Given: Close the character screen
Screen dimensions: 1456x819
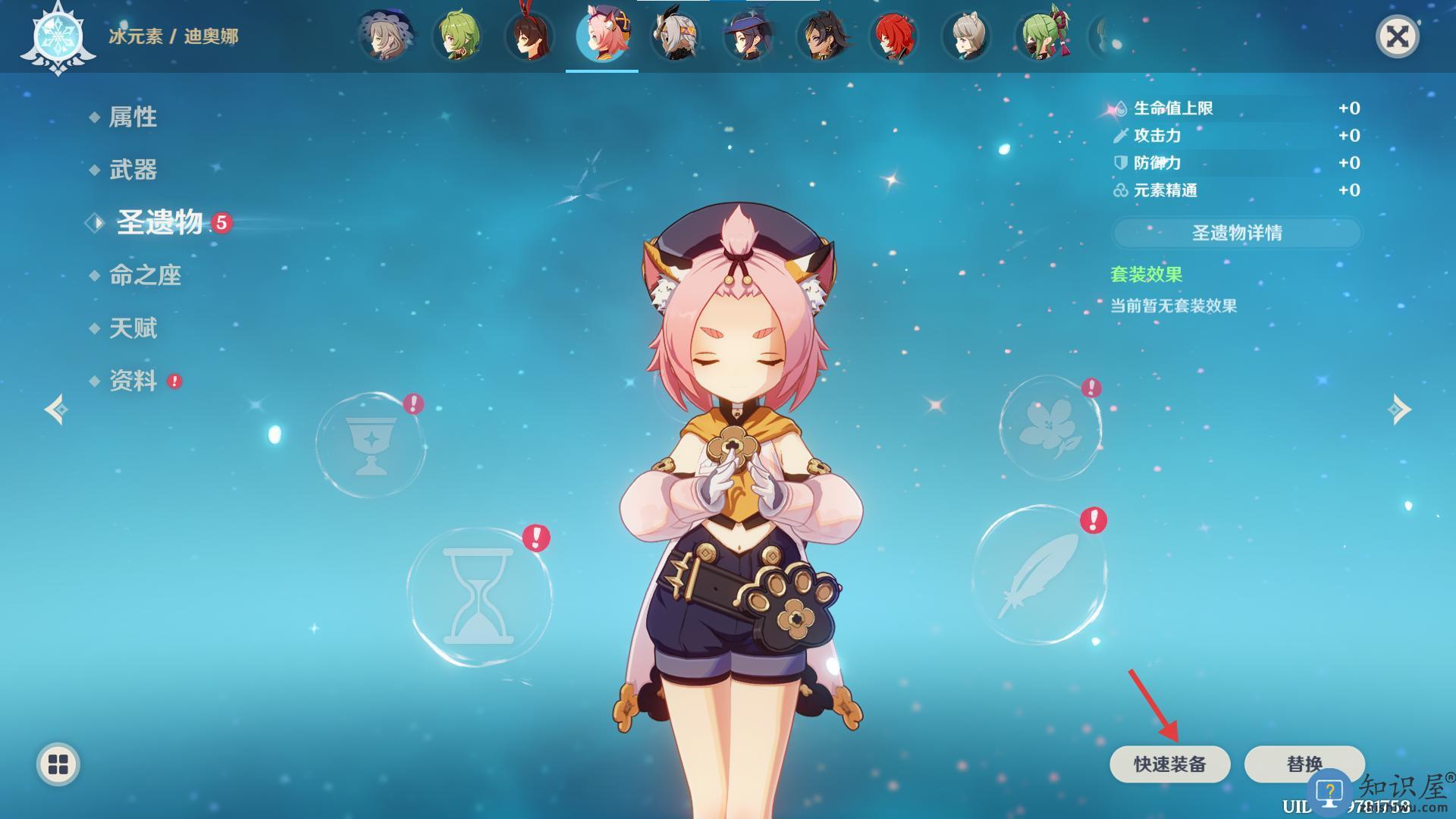Looking at the screenshot, I should [x=1397, y=36].
